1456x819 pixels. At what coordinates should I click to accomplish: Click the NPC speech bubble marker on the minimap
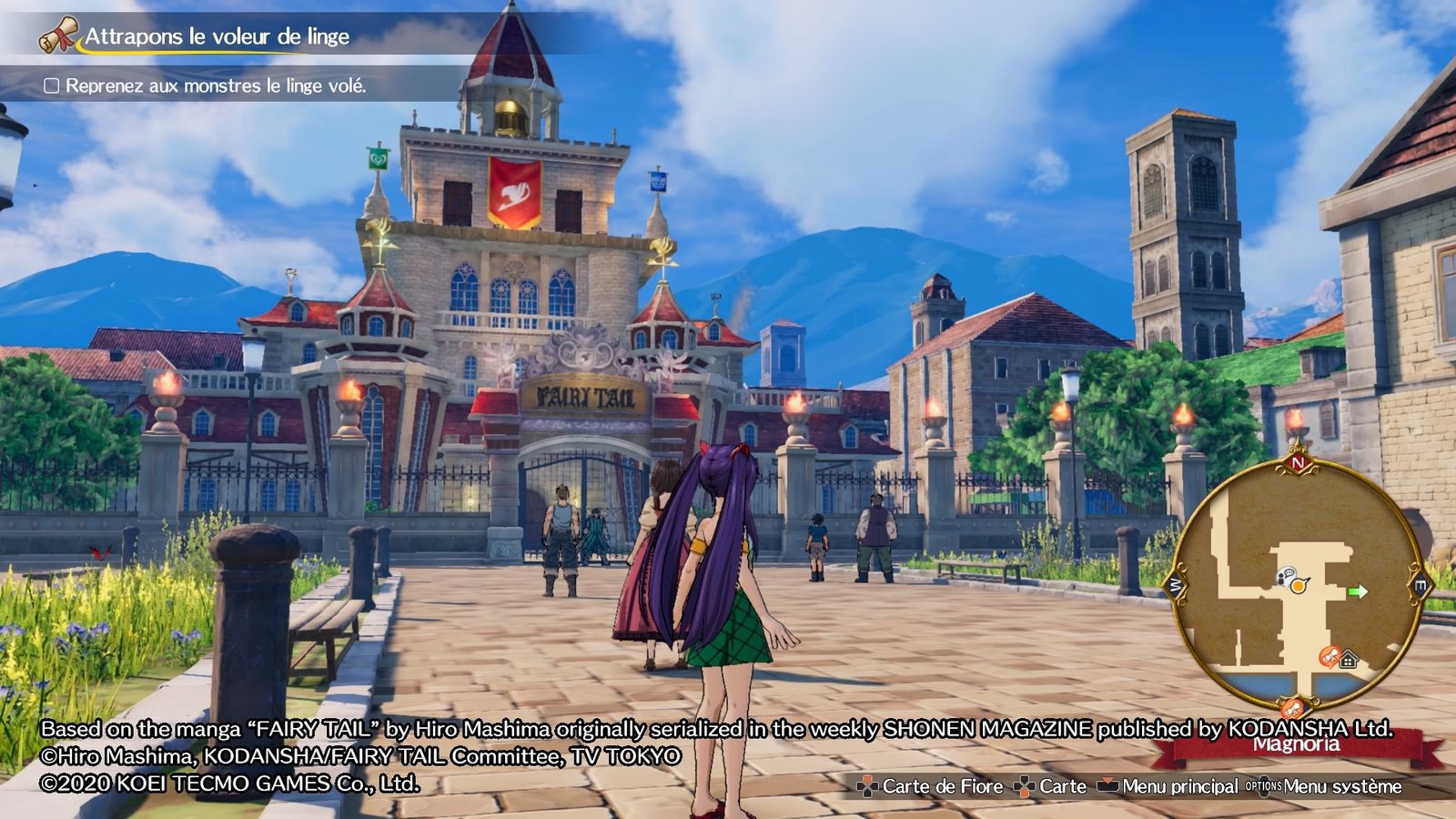1286,576
